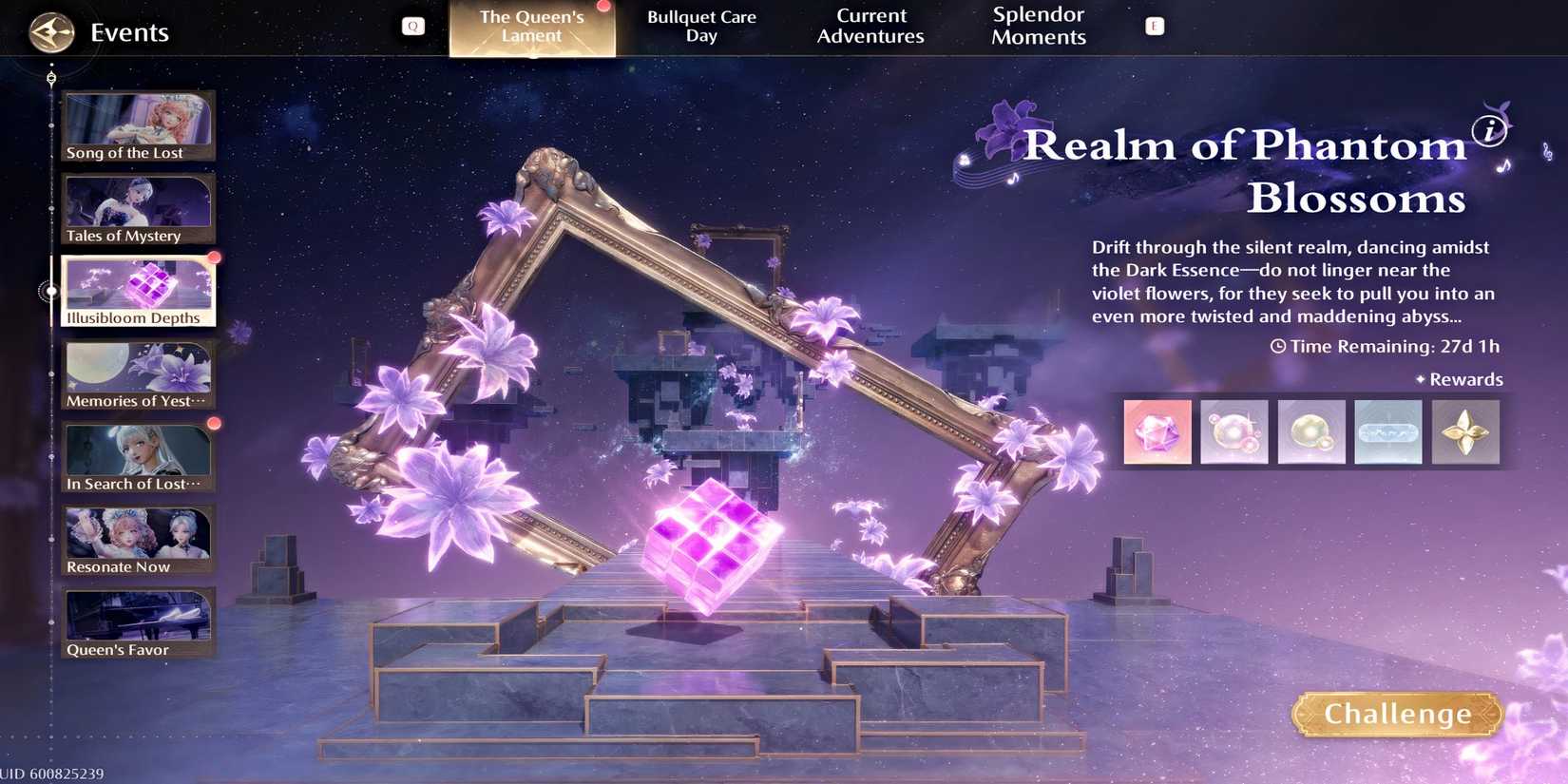
Task: Open the Illusibloom Depths event
Action: [x=138, y=288]
